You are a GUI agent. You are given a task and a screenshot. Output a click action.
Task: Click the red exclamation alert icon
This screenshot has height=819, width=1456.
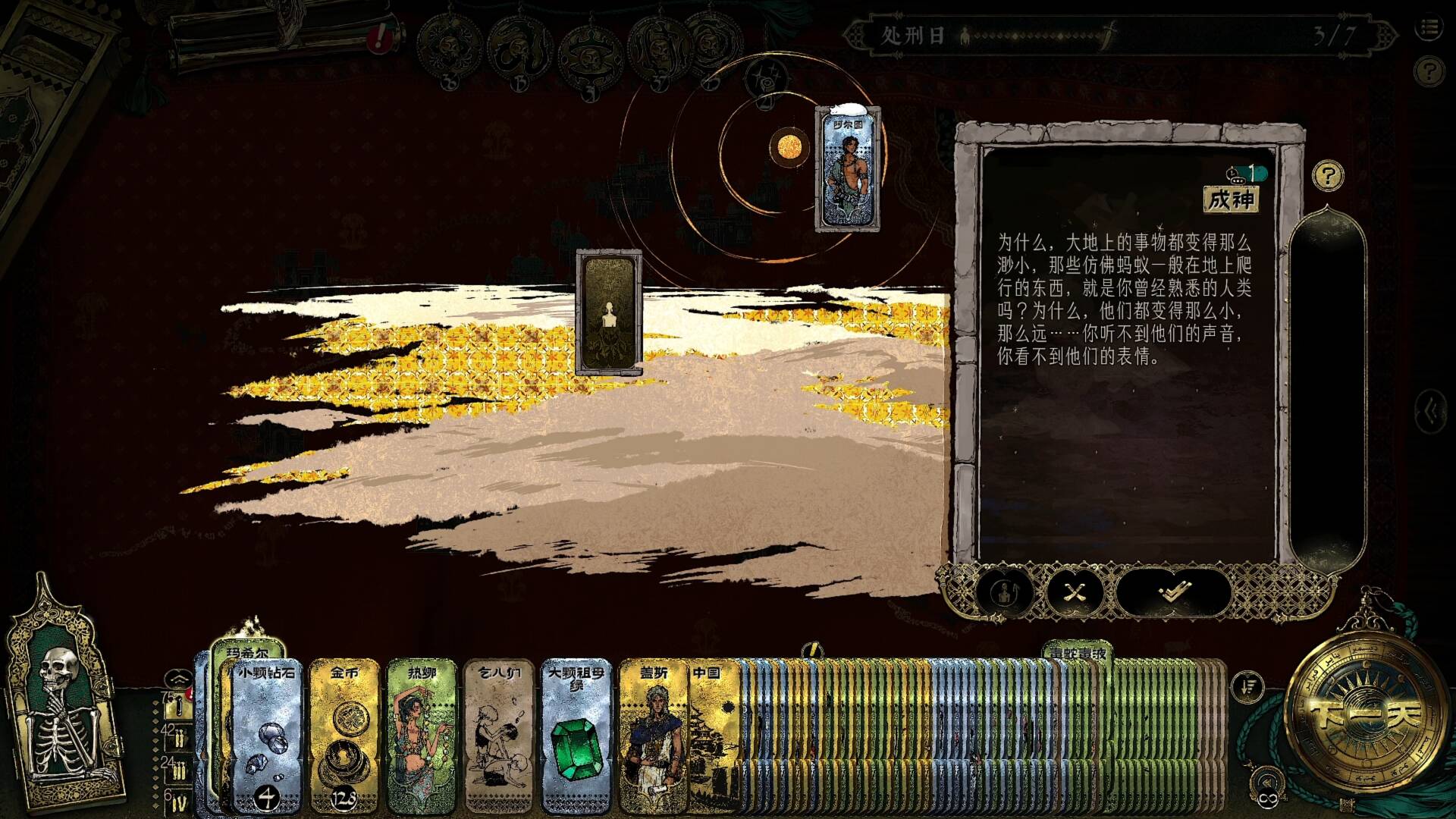point(378,37)
